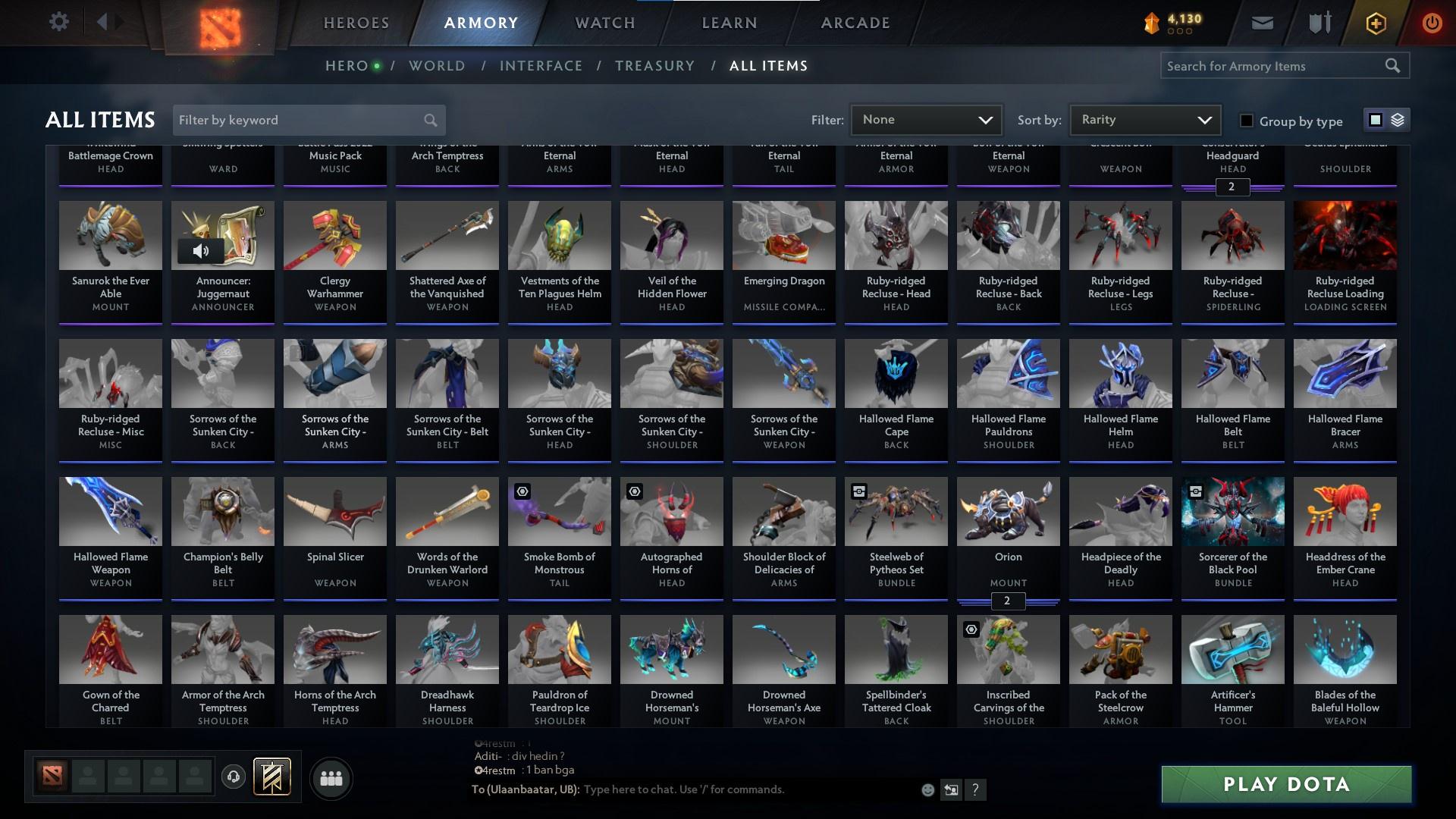This screenshot has height=819, width=1456.
Task: Click the power/exit icon
Action: pos(1432,22)
